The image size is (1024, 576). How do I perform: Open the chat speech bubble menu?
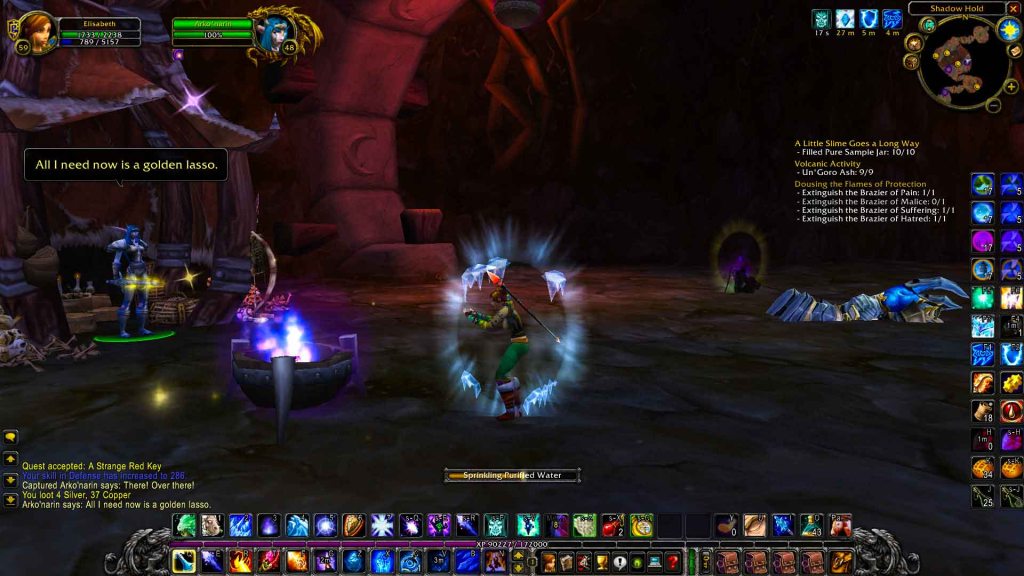(11, 437)
